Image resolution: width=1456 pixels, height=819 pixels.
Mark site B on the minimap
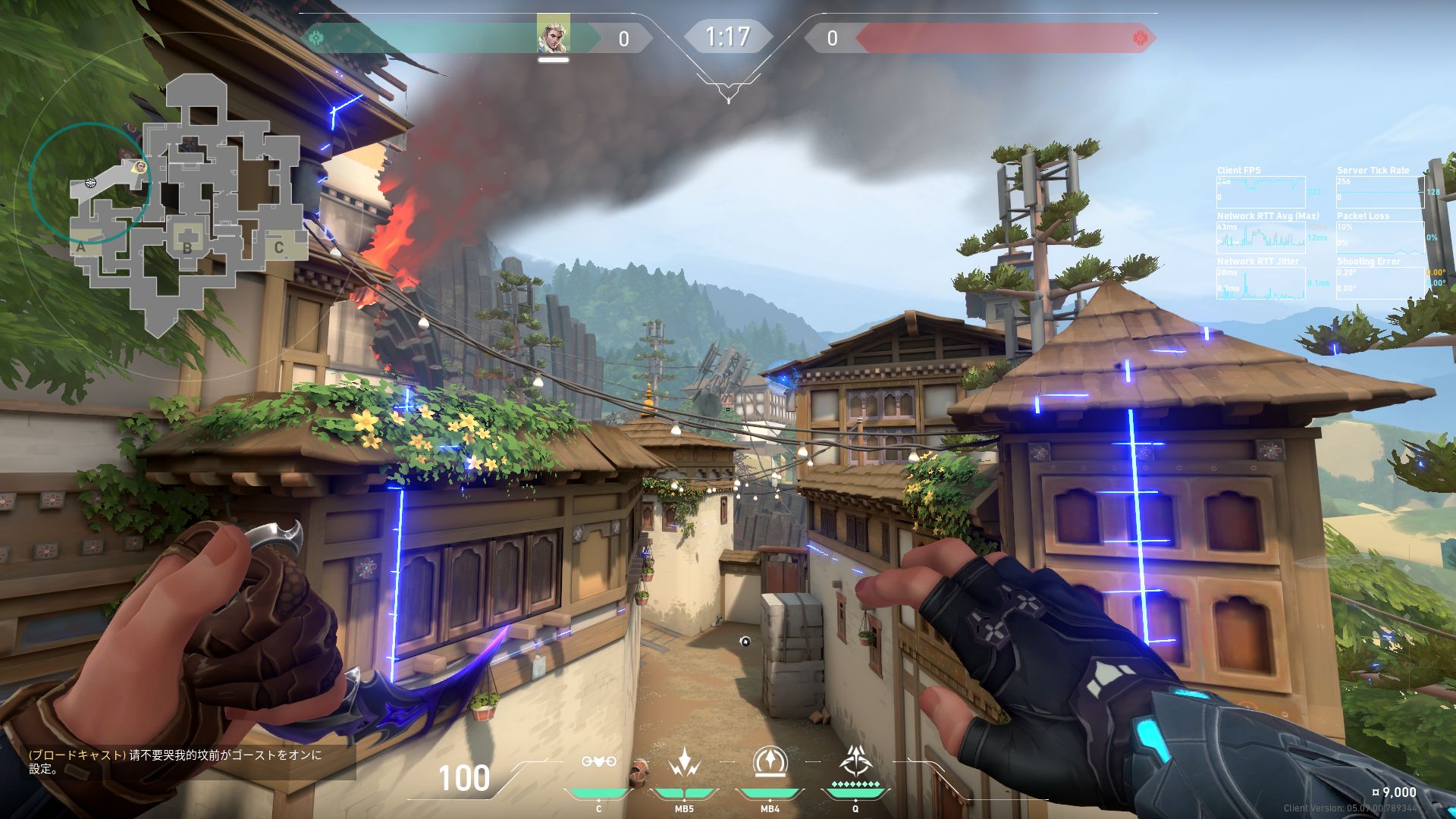[187, 247]
